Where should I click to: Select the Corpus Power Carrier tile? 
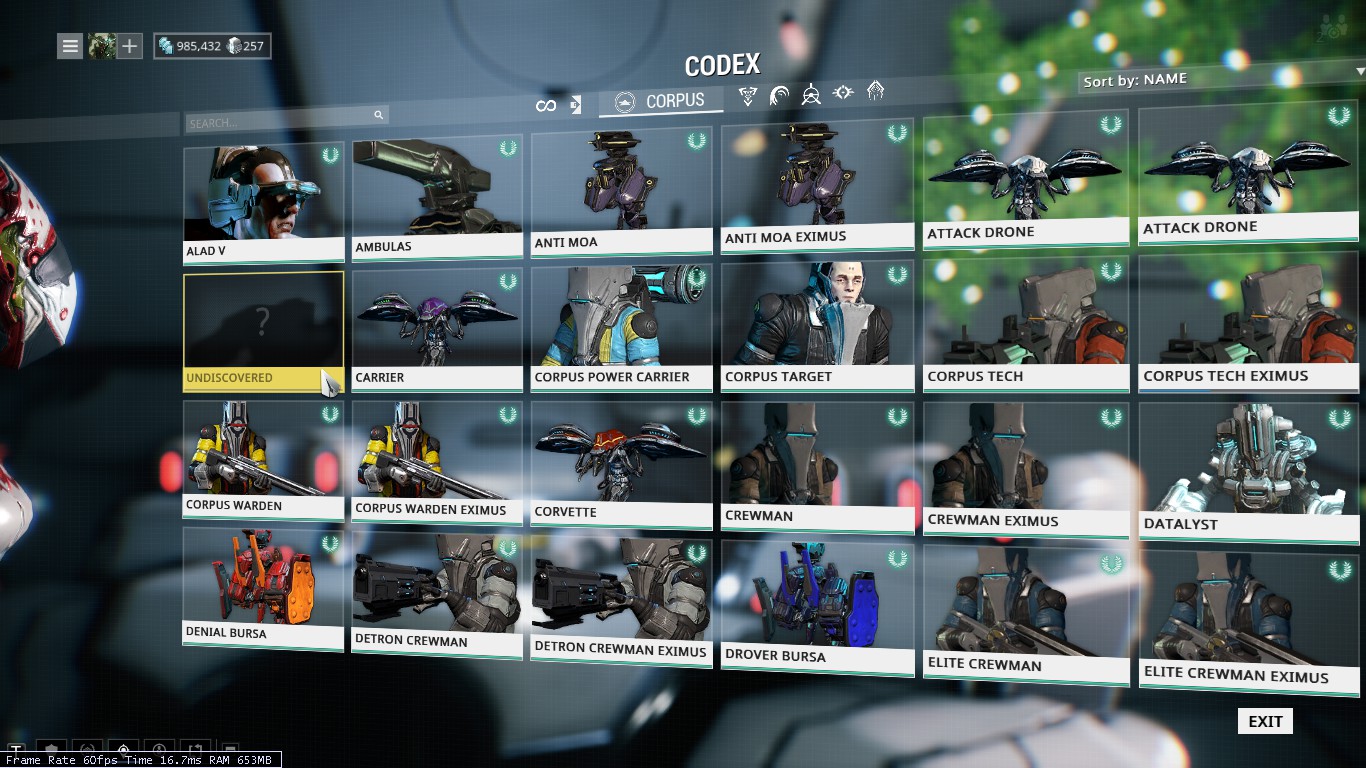[621, 325]
